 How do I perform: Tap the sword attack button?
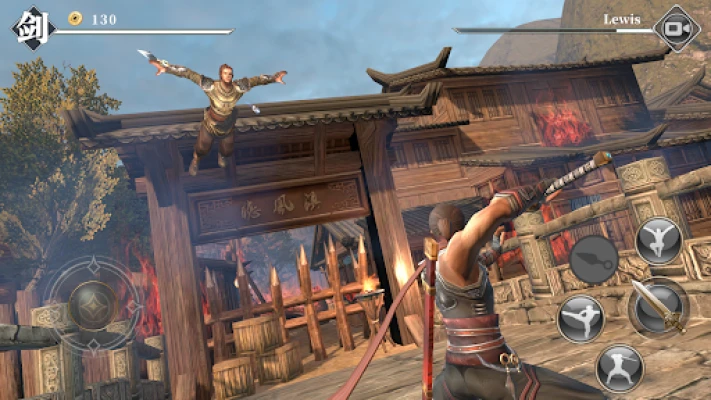coord(658,305)
